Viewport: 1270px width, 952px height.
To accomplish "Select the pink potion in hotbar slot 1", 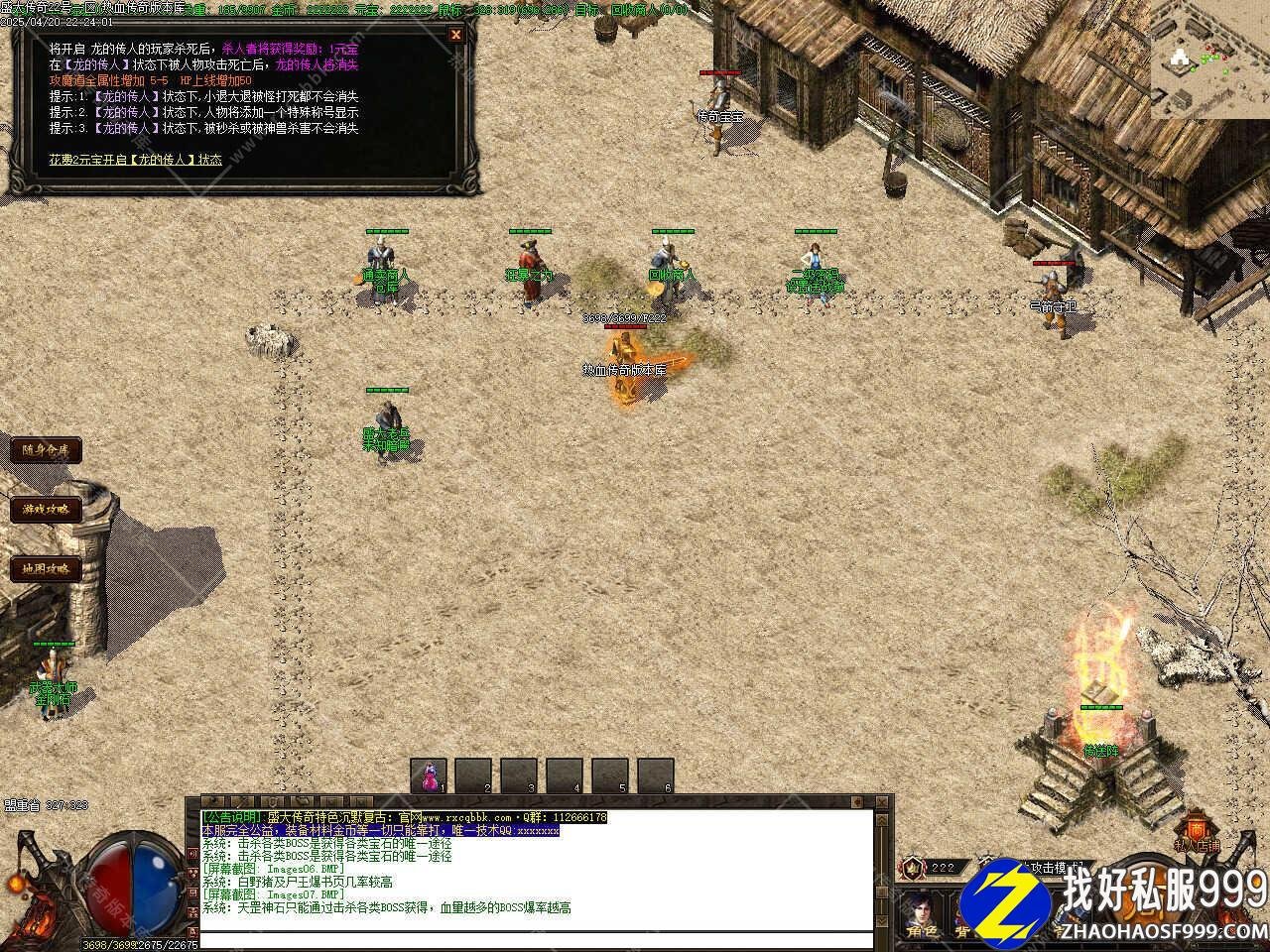I will pos(430,775).
